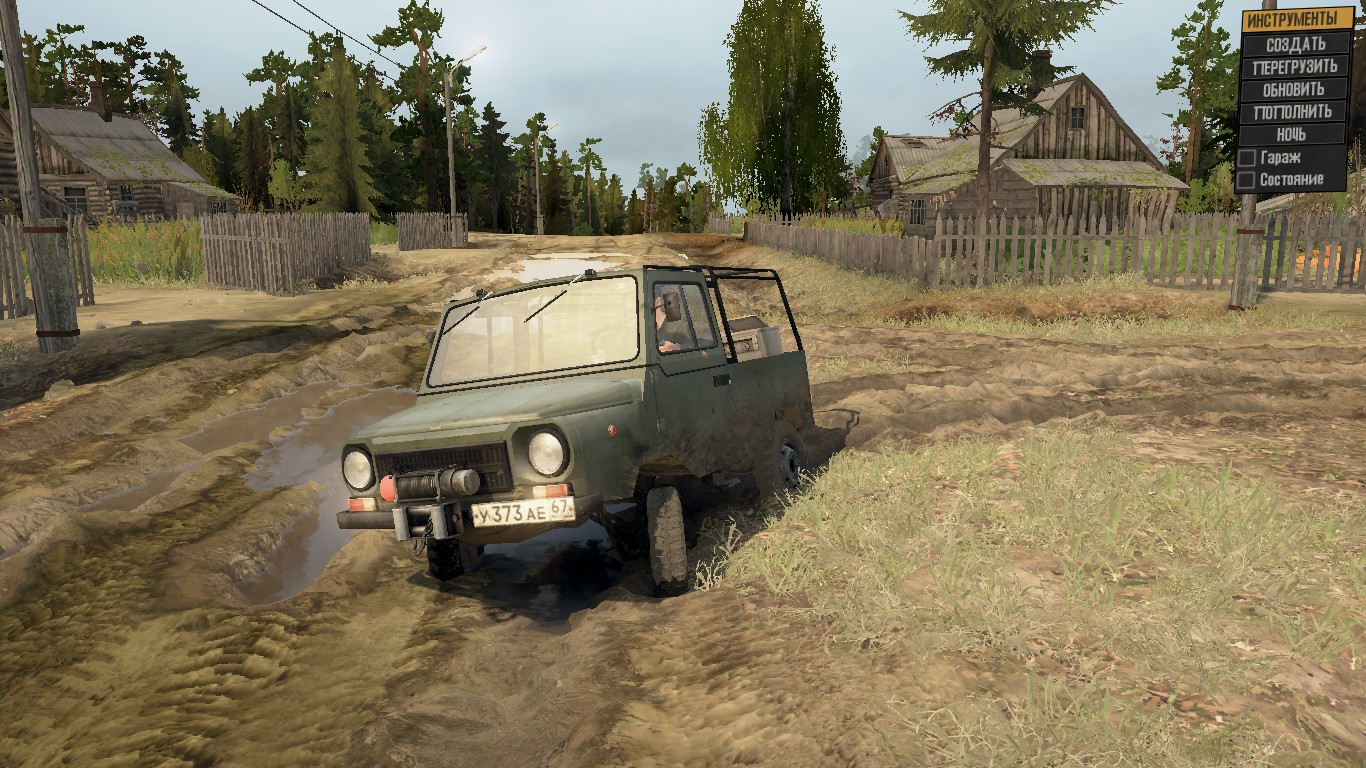Click the ИНСТРУМЕНТЫ panel header
The height and width of the screenshot is (768, 1366).
click(1295, 19)
